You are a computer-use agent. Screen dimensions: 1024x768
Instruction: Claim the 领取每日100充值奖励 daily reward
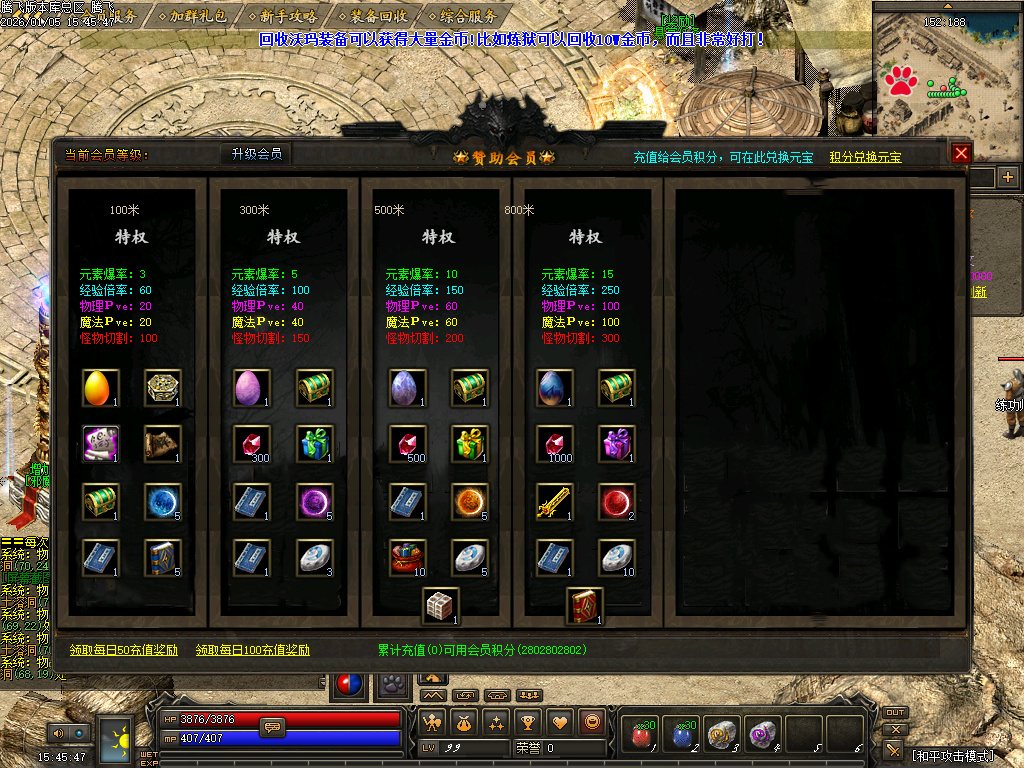coord(253,650)
